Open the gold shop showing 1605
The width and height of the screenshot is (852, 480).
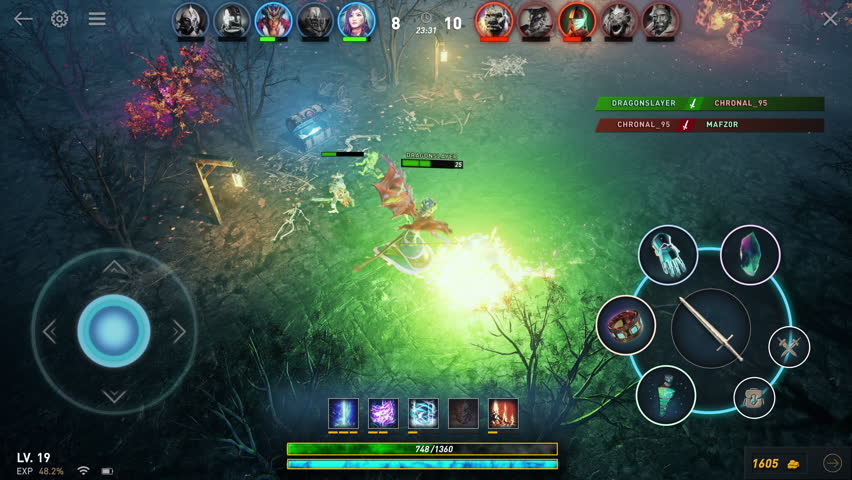pos(776,463)
